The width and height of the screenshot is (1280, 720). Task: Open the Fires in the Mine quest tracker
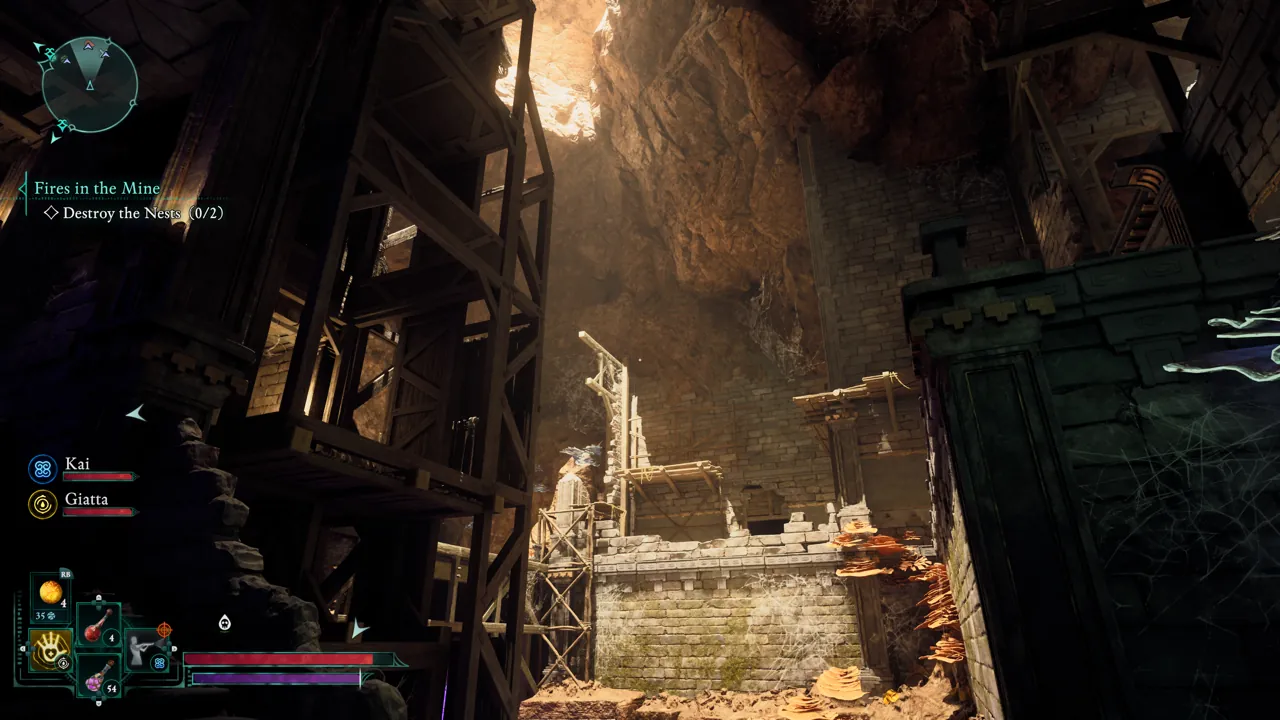pos(97,188)
